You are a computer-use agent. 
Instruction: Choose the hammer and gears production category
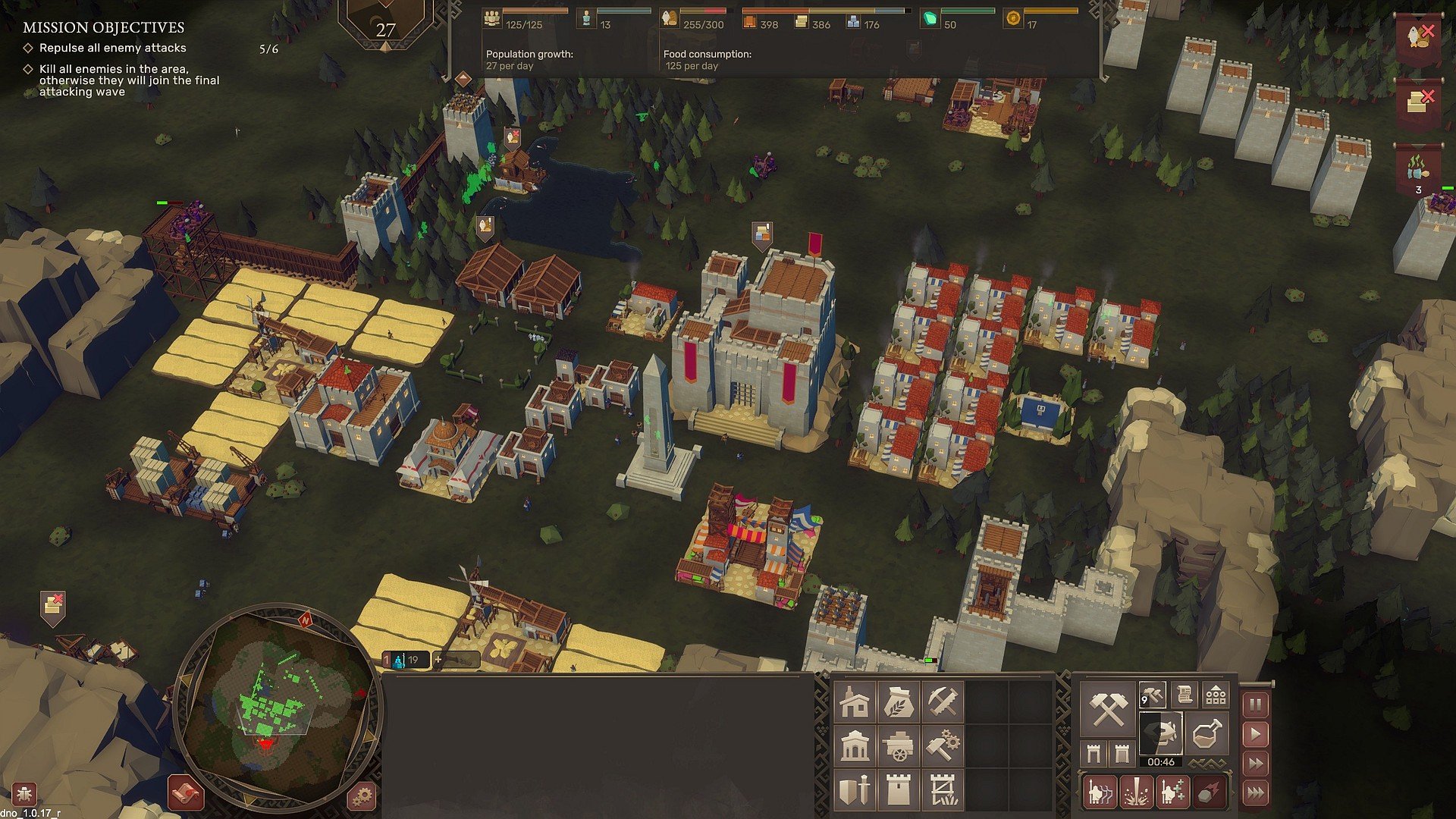point(943,746)
